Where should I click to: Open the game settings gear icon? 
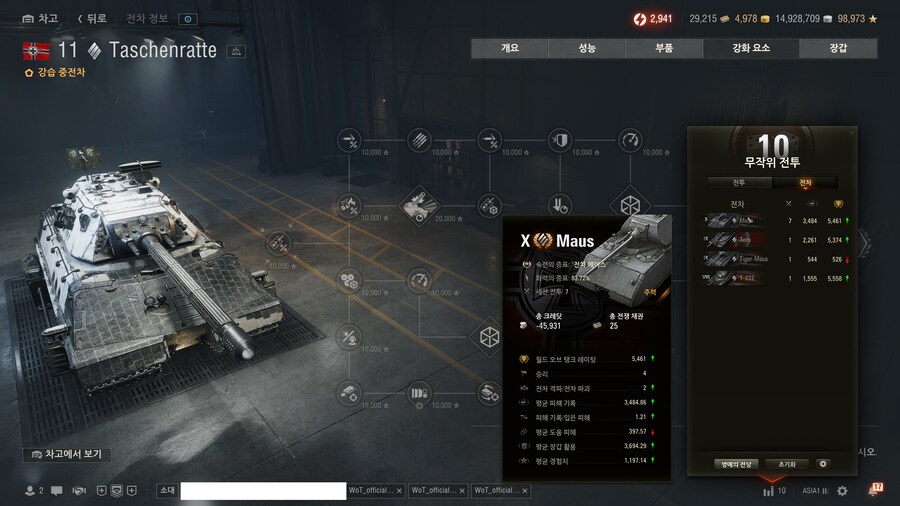point(842,491)
